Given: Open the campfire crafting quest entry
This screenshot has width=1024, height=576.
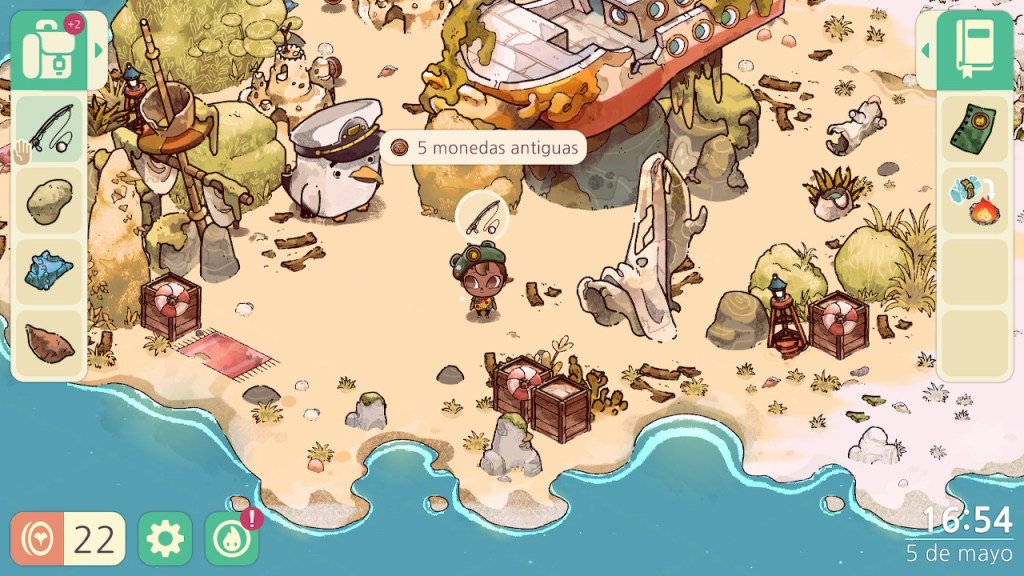Looking at the screenshot, I should 973,200.
